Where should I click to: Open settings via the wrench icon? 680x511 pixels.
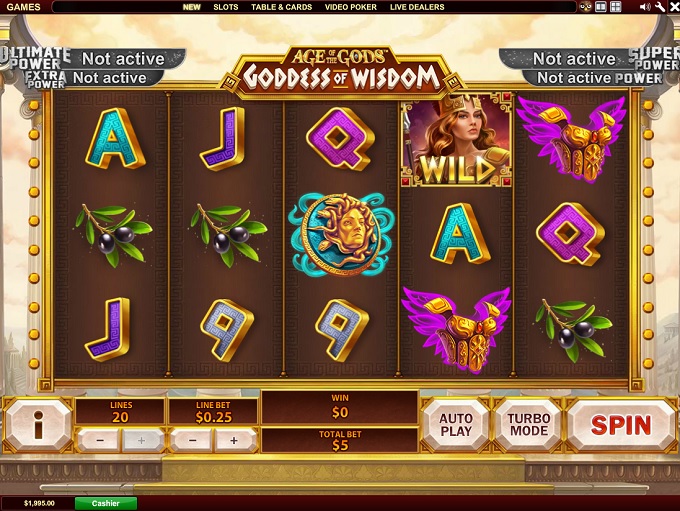[x=657, y=7]
